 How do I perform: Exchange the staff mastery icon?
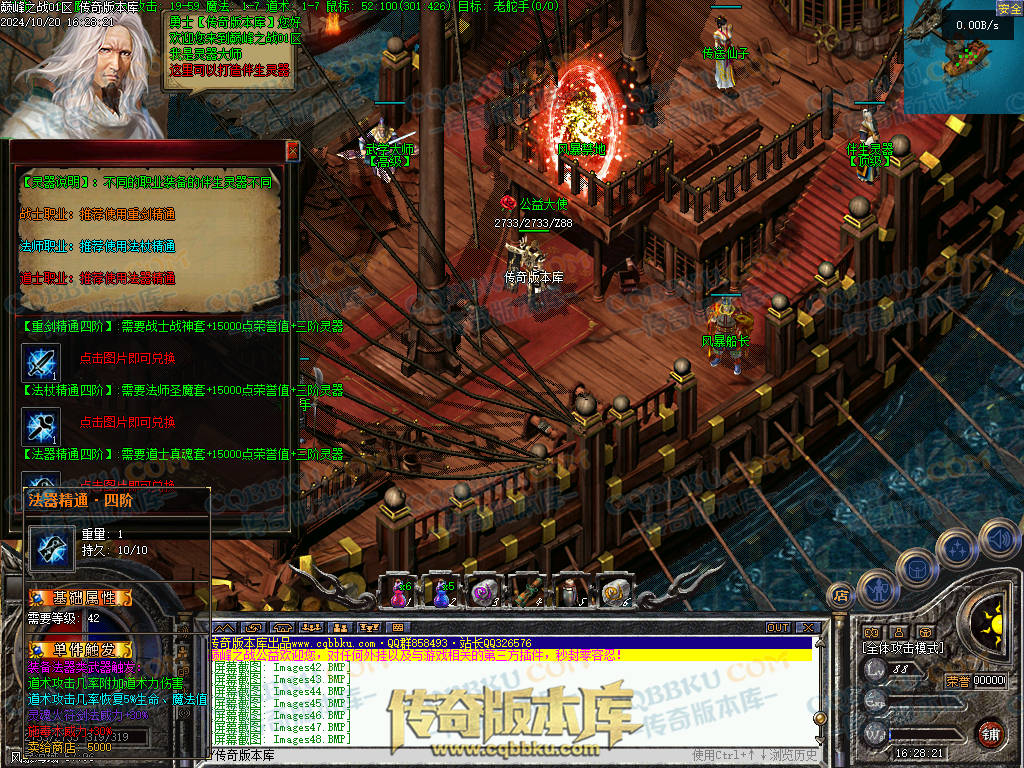tap(42, 425)
